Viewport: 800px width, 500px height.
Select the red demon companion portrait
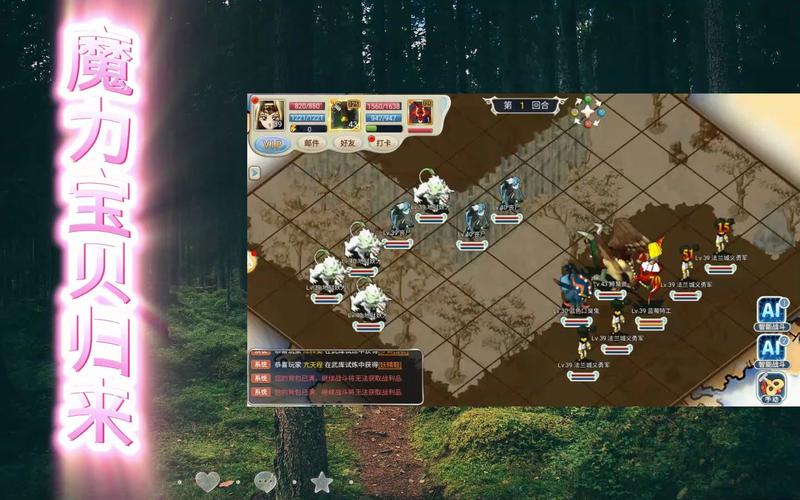(x=419, y=113)
